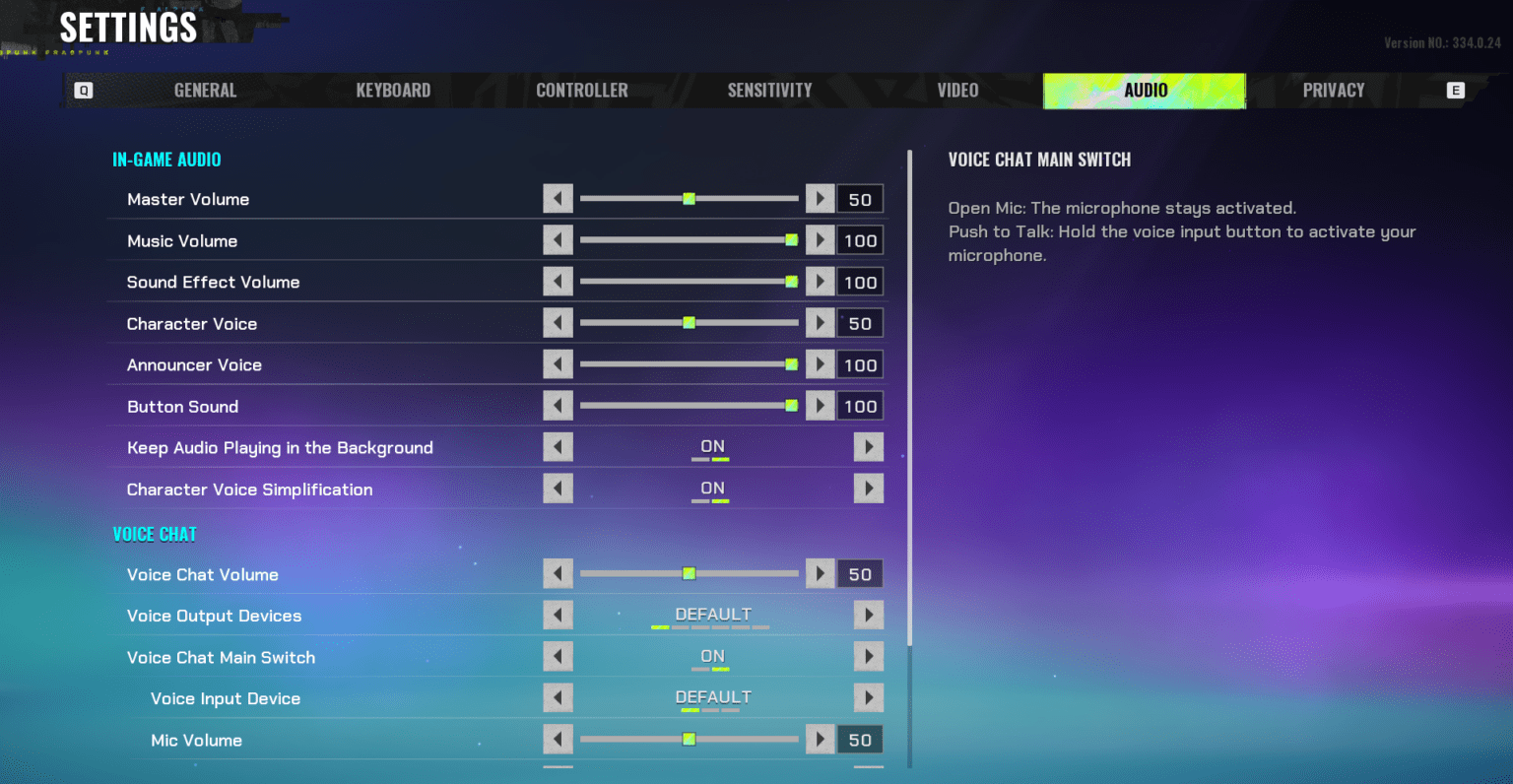The width and height of the screenshot is (1513, 784).
Task: Increase Mic Volume with its right arrow
Action: tap(820, 739)
